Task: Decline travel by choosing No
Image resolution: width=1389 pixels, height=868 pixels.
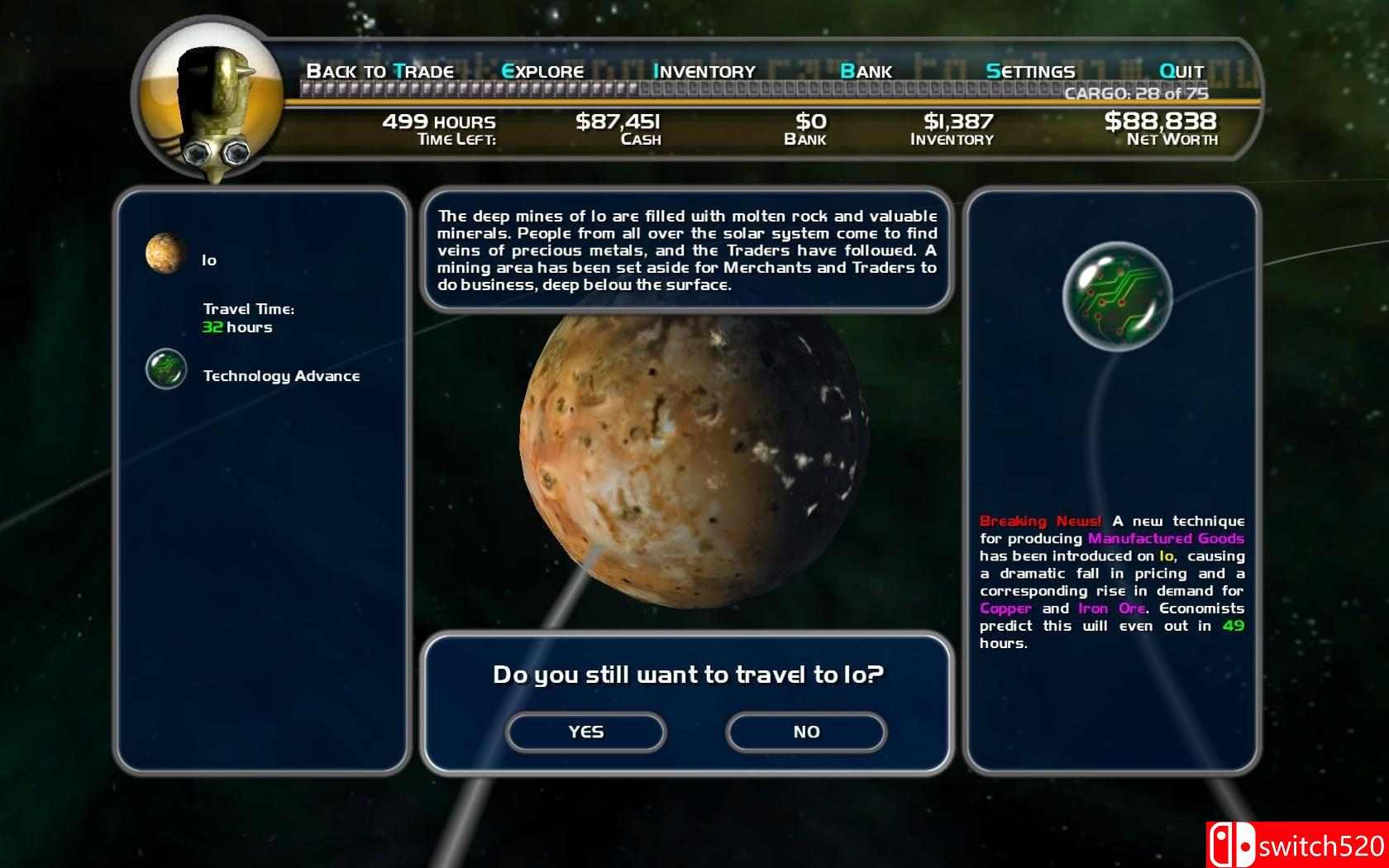Action: (x=806, y=732)
